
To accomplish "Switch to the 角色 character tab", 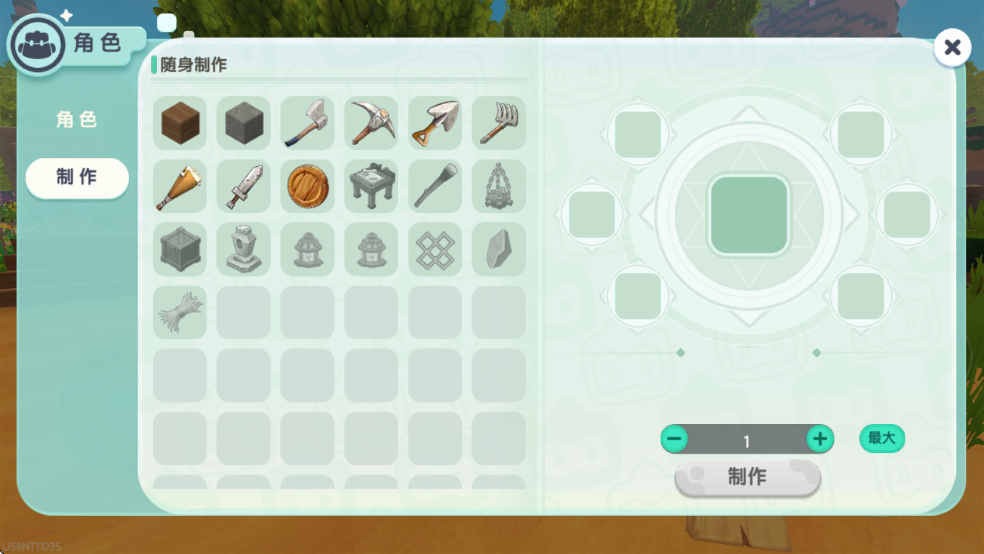I will [77, 120].
